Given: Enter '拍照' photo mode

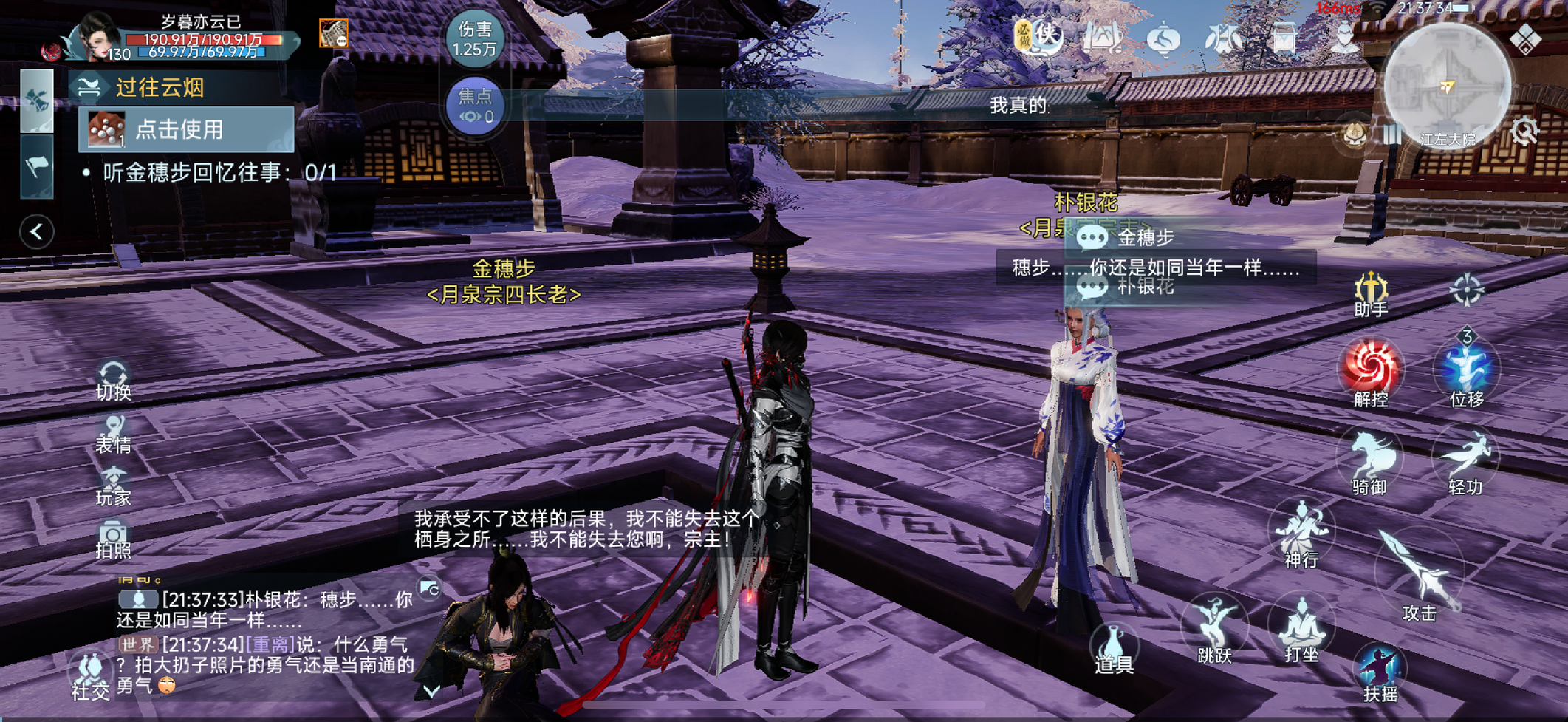Looking at the screenshot, I should click(x=113, y=539).
